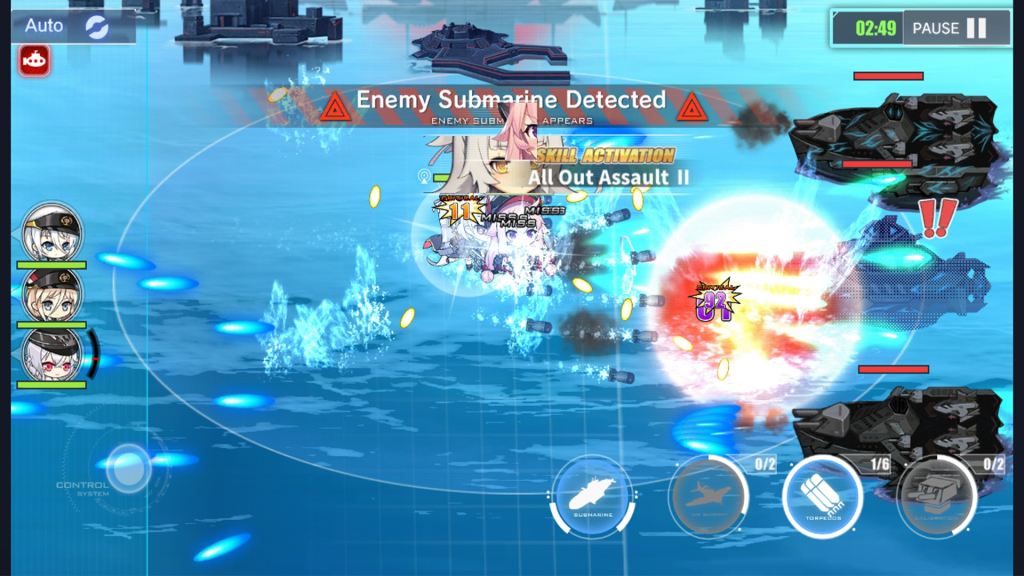Click the red submarine indicator icon

click(x=34, y=61)
